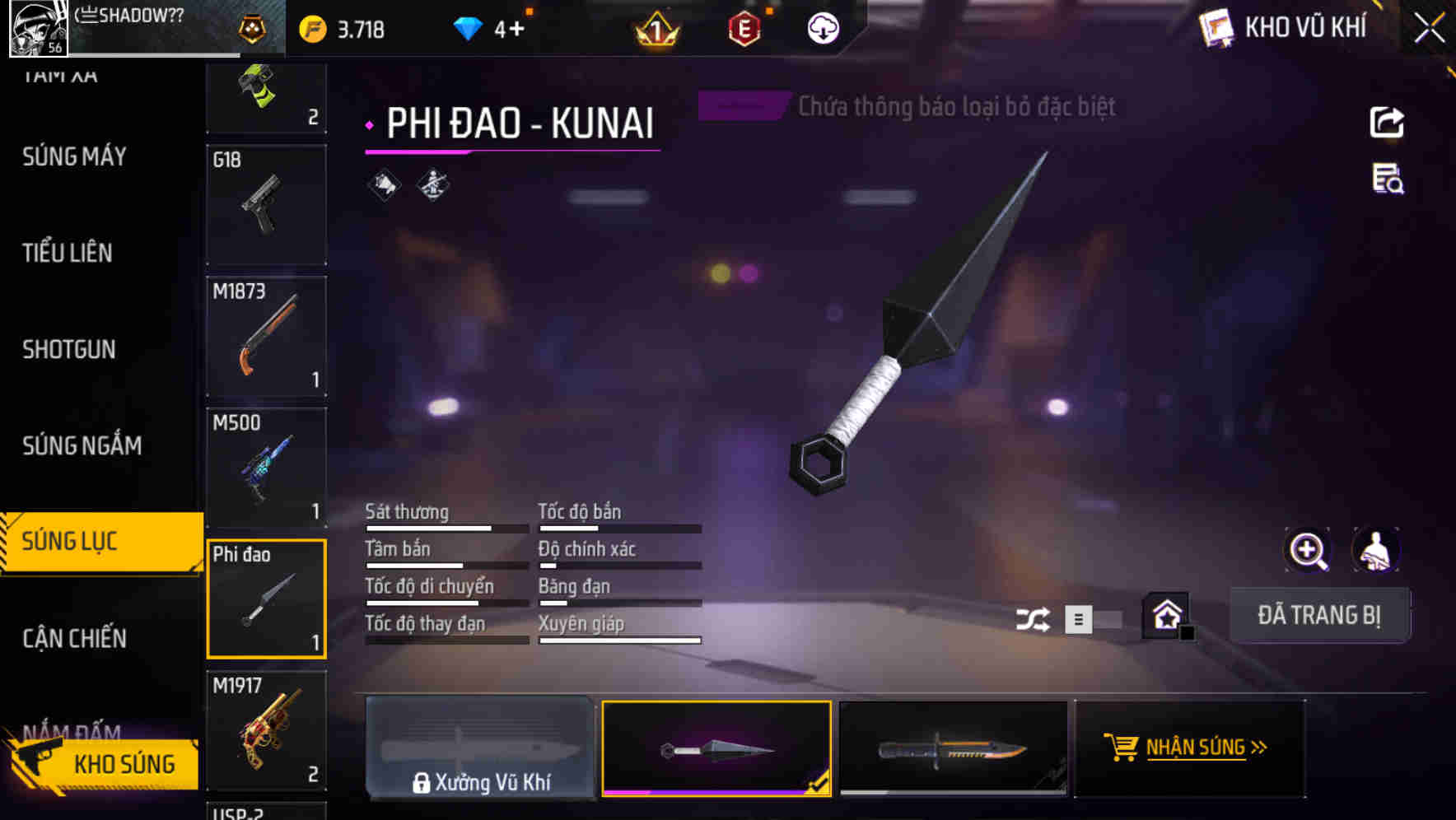This screenshot has width=1456, height=820.
Task: Switch to the CẬN CHIẾN category tab
Action: coord(73,638)
